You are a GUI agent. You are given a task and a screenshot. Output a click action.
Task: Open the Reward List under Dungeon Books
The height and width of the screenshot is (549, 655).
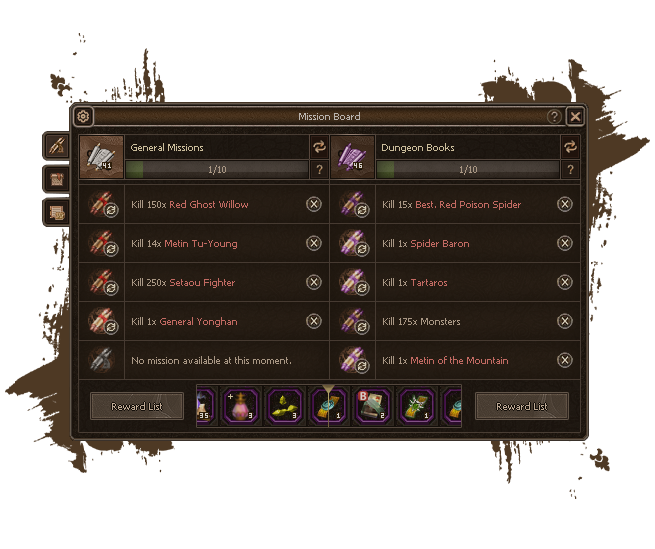(522, 406)
